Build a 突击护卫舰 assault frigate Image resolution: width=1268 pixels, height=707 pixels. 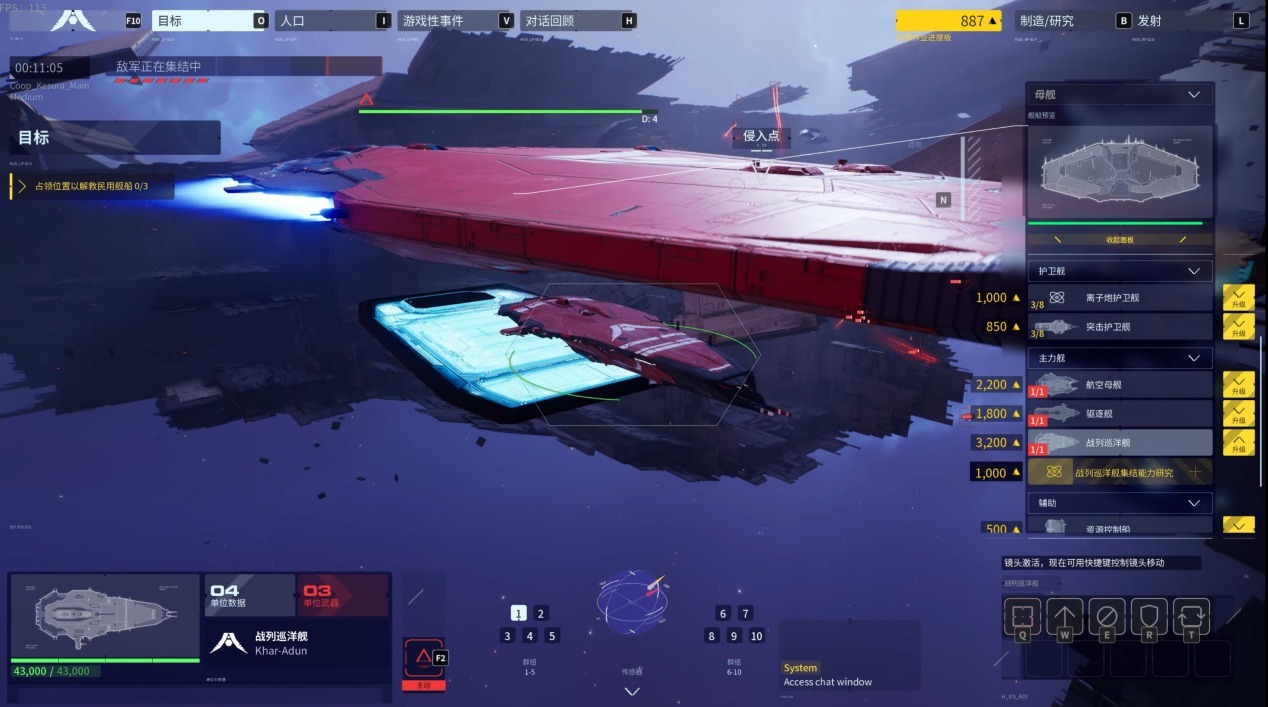(1119, 327)
